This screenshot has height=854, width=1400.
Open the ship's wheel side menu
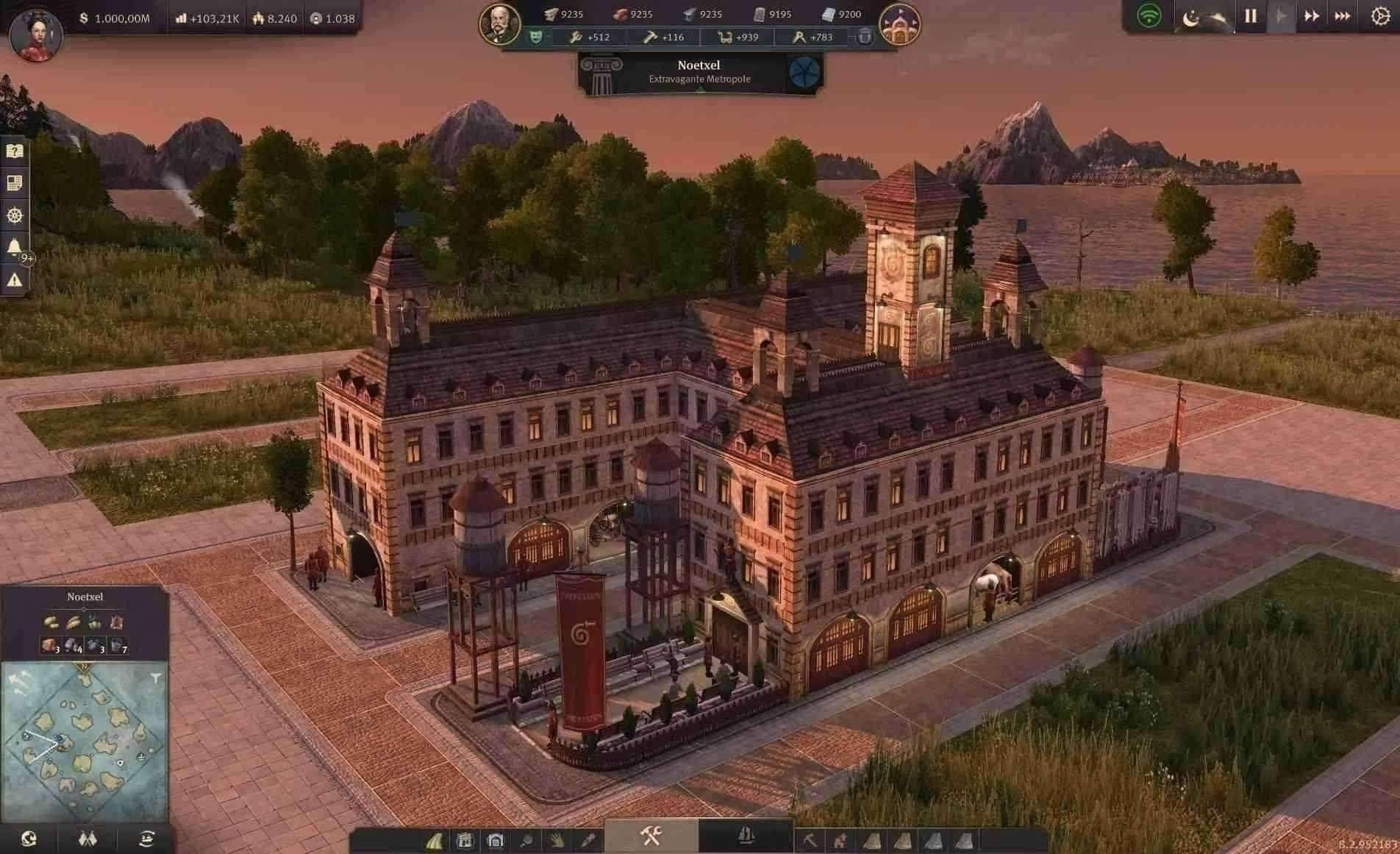[14, 215]
